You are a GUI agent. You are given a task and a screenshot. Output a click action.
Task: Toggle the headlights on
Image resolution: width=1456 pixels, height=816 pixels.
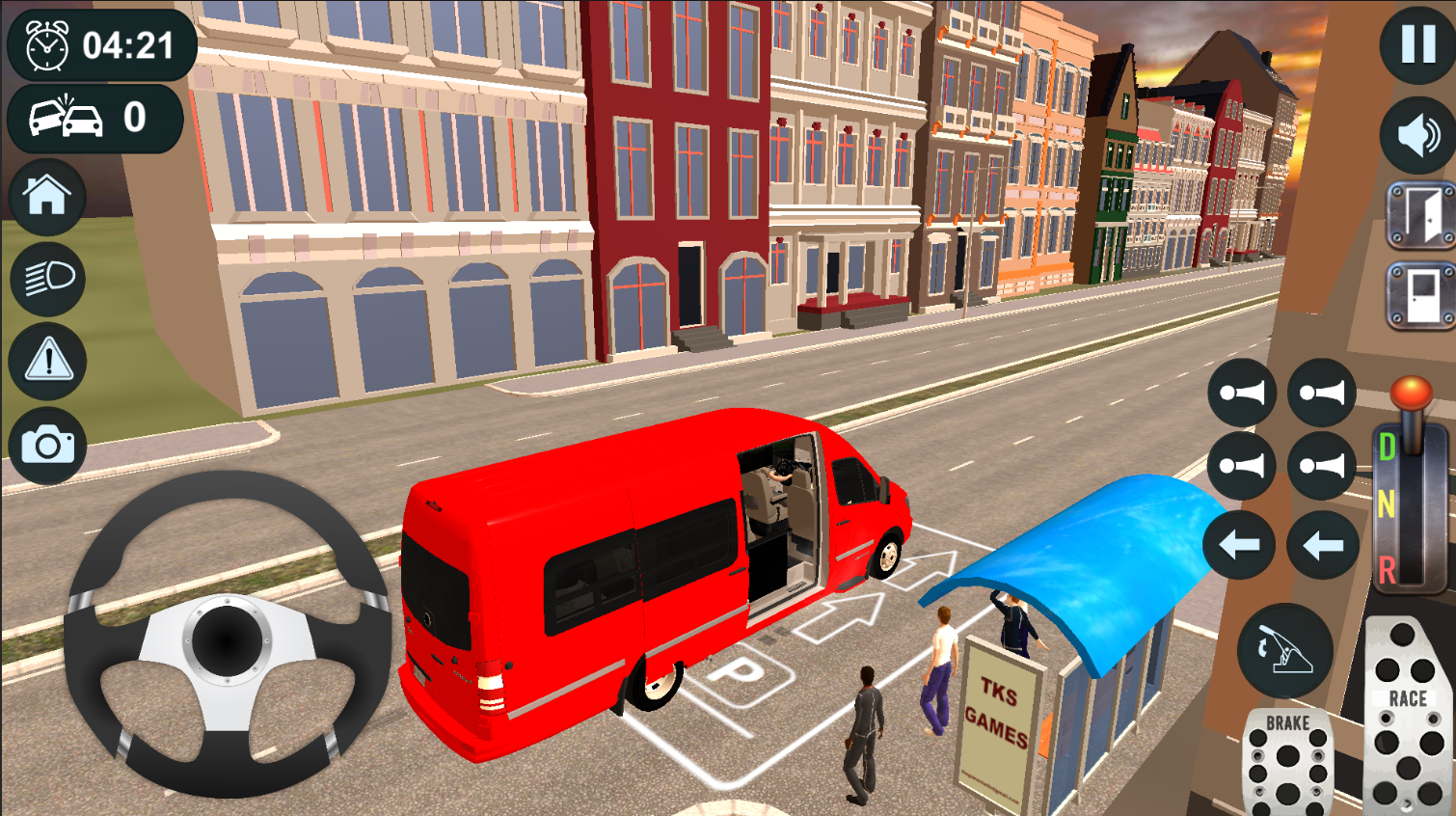click(x=47, y=278)
